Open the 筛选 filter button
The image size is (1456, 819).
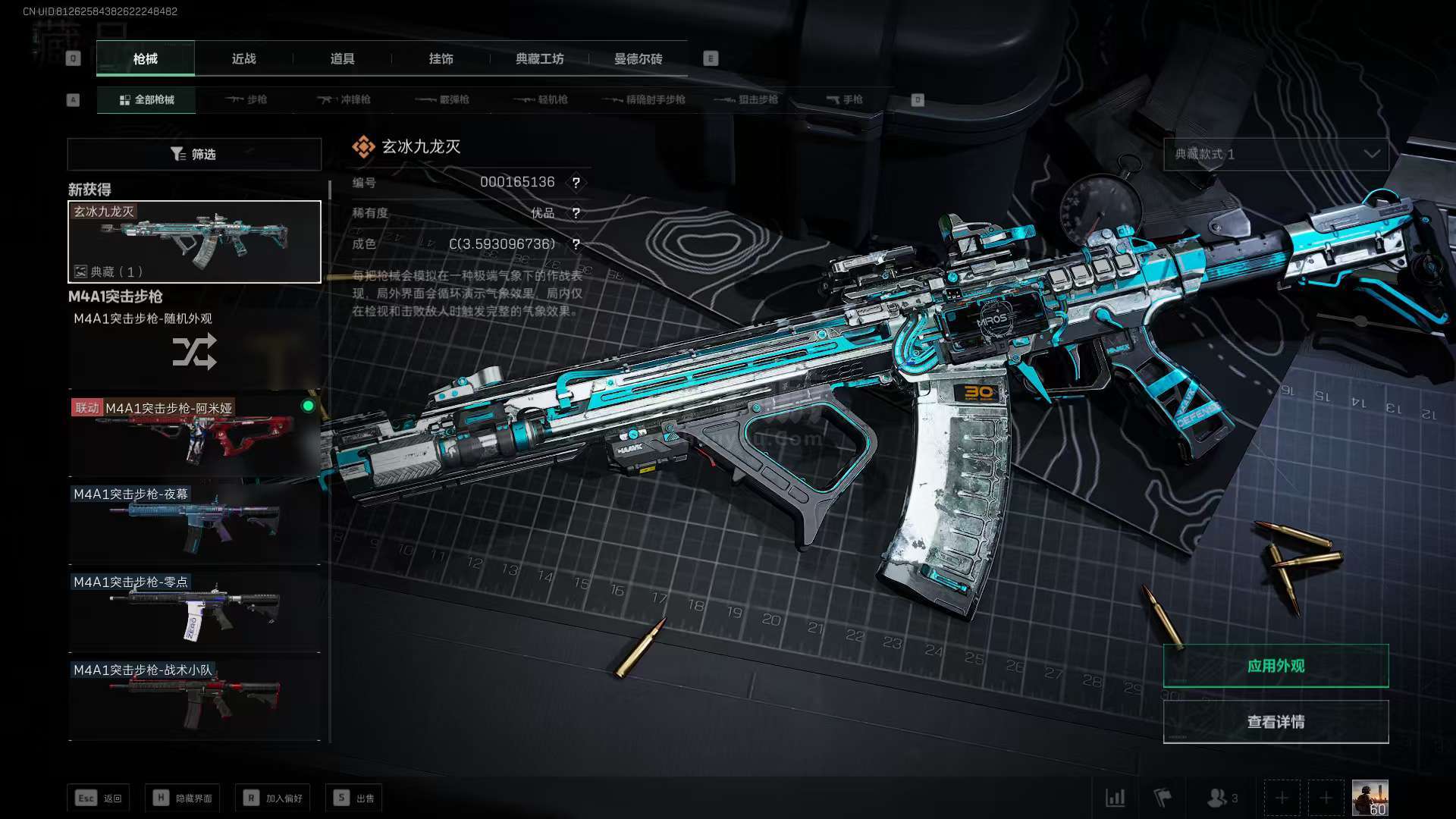[194, 154]
